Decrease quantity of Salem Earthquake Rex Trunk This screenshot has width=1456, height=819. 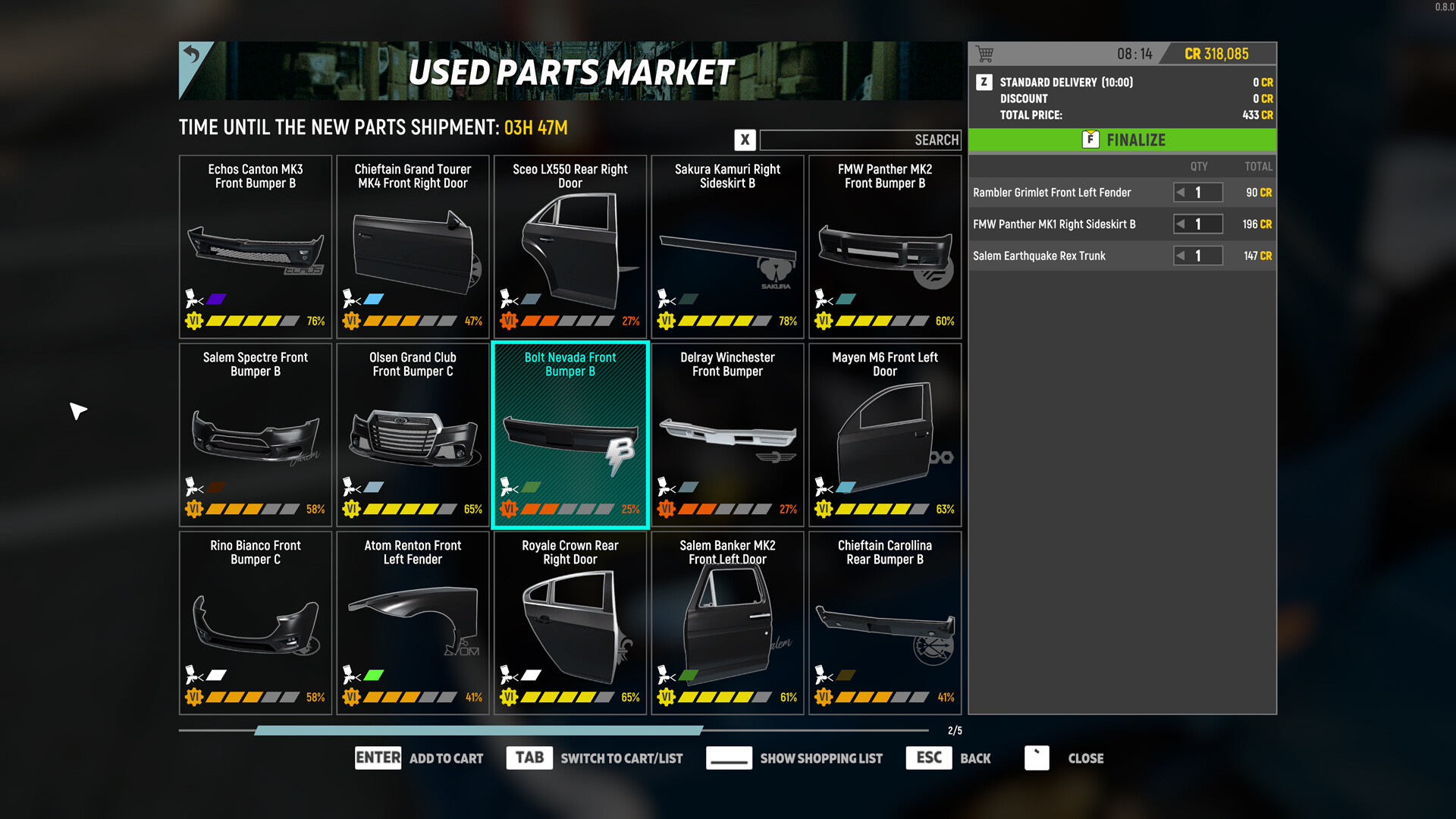point(1181,256)
